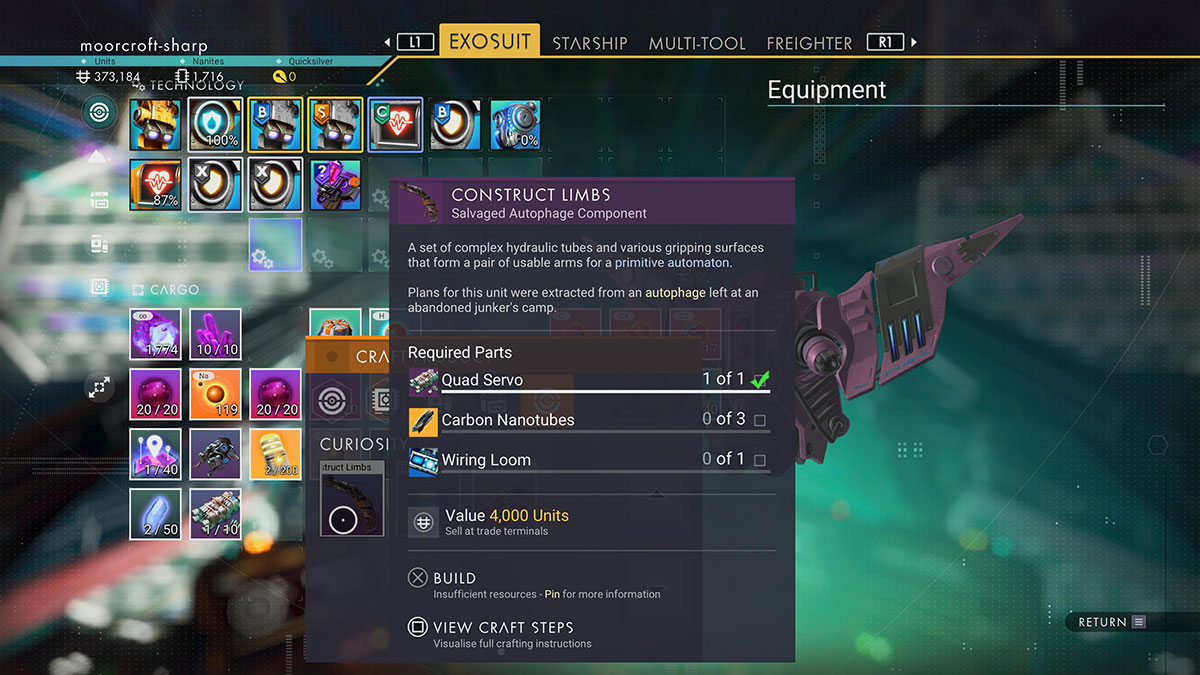Image resolution: width=1200 pixels, height=675 pixels.
Task: Select the purple crystal cluster slot 10/10
Action: click(x=215, y=334)
